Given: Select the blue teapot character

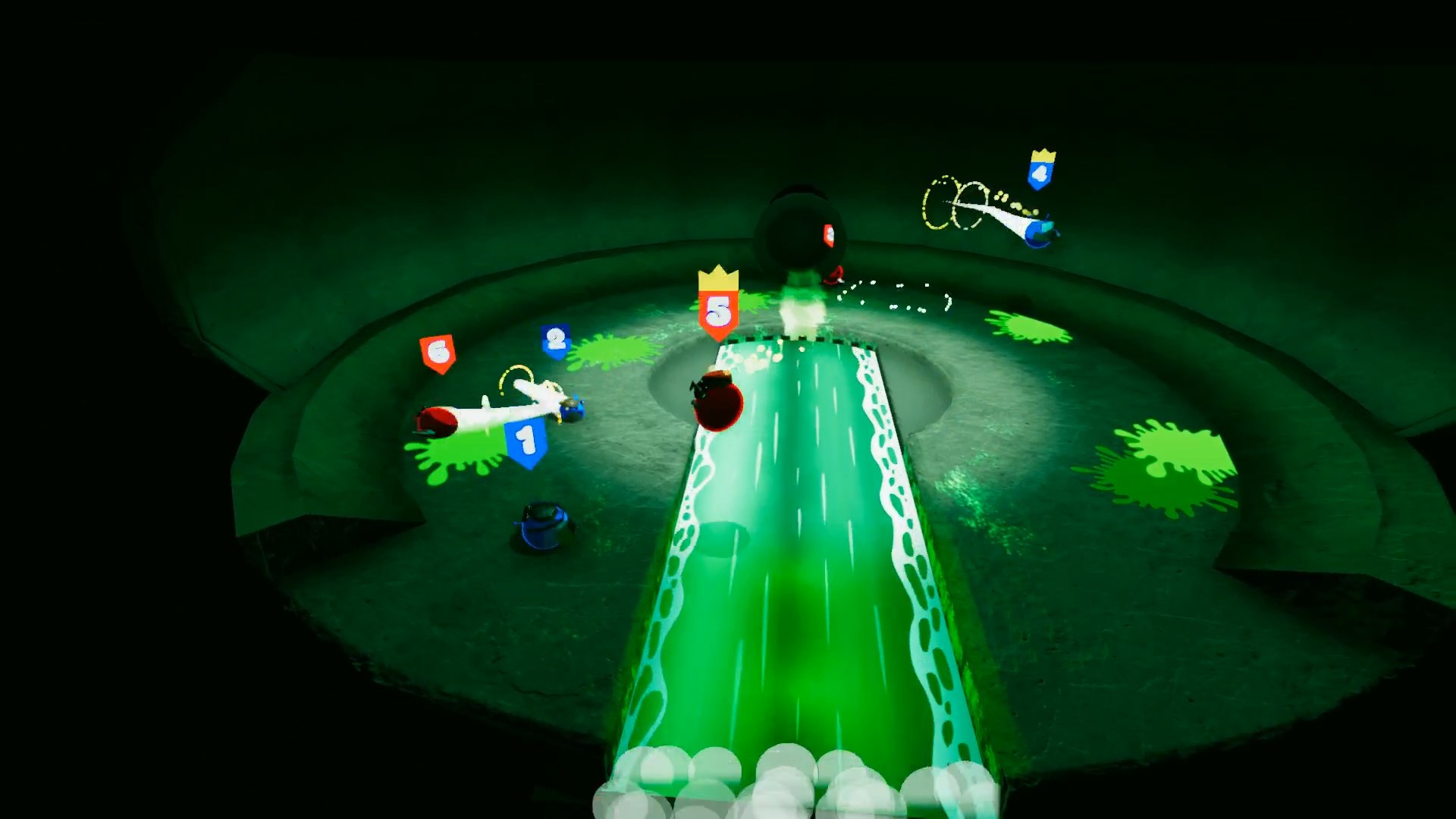Looking at the screenshot, I should (541, 526).
